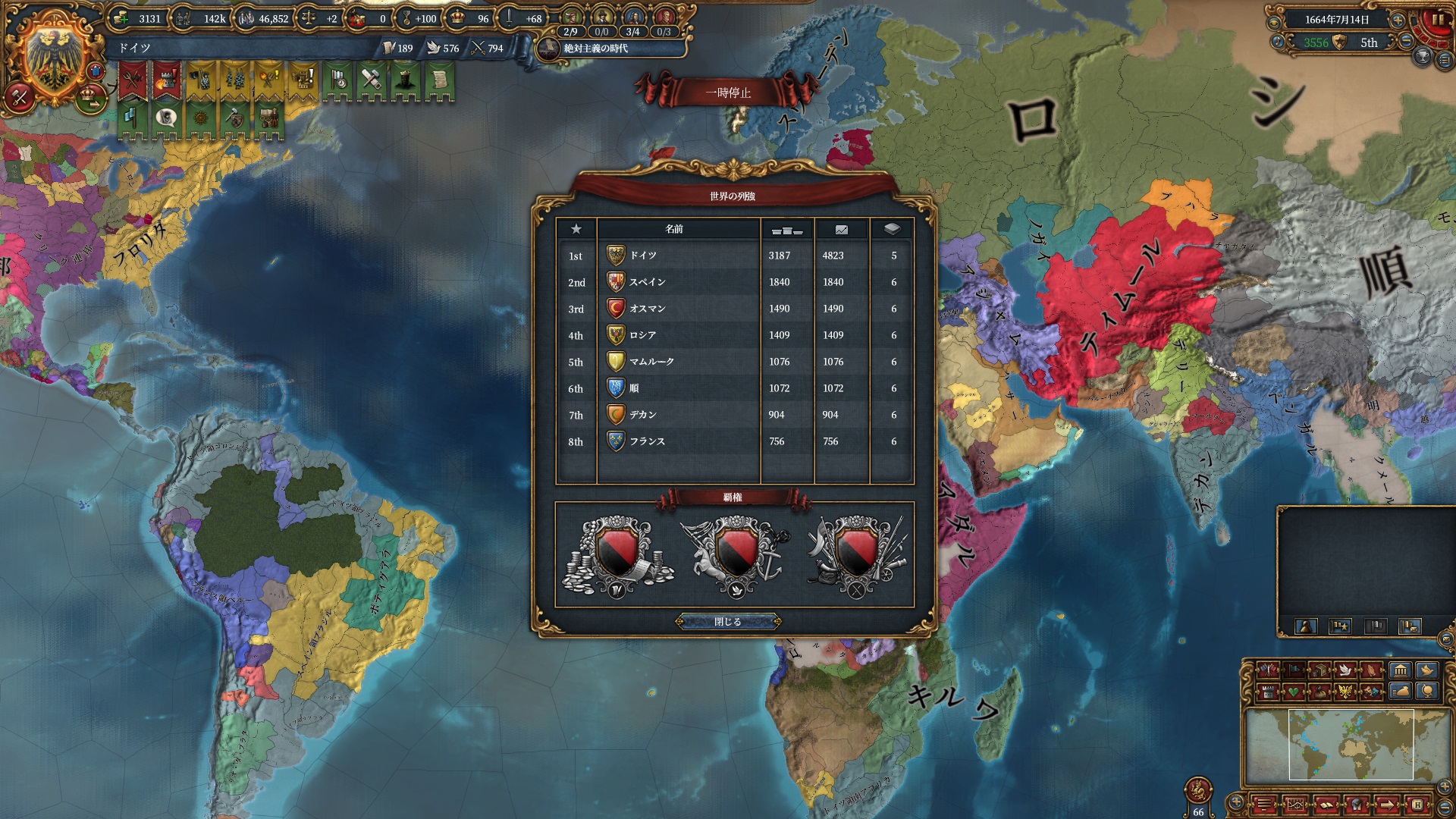
Task: Click the military hegemony emblem with cannon
Action: pos(856,556)
